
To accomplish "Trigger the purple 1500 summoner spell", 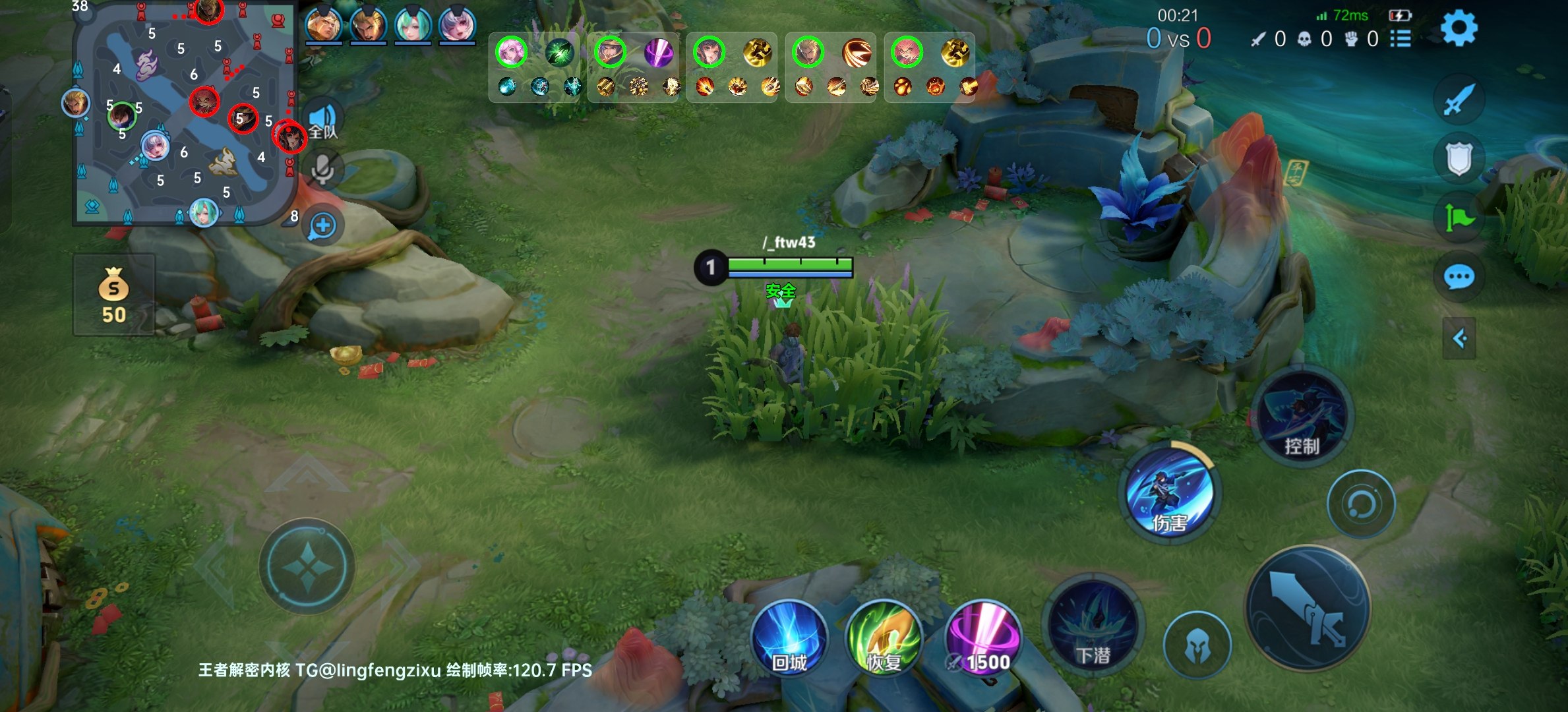I will pyautogui.click(x=982, y=639).
